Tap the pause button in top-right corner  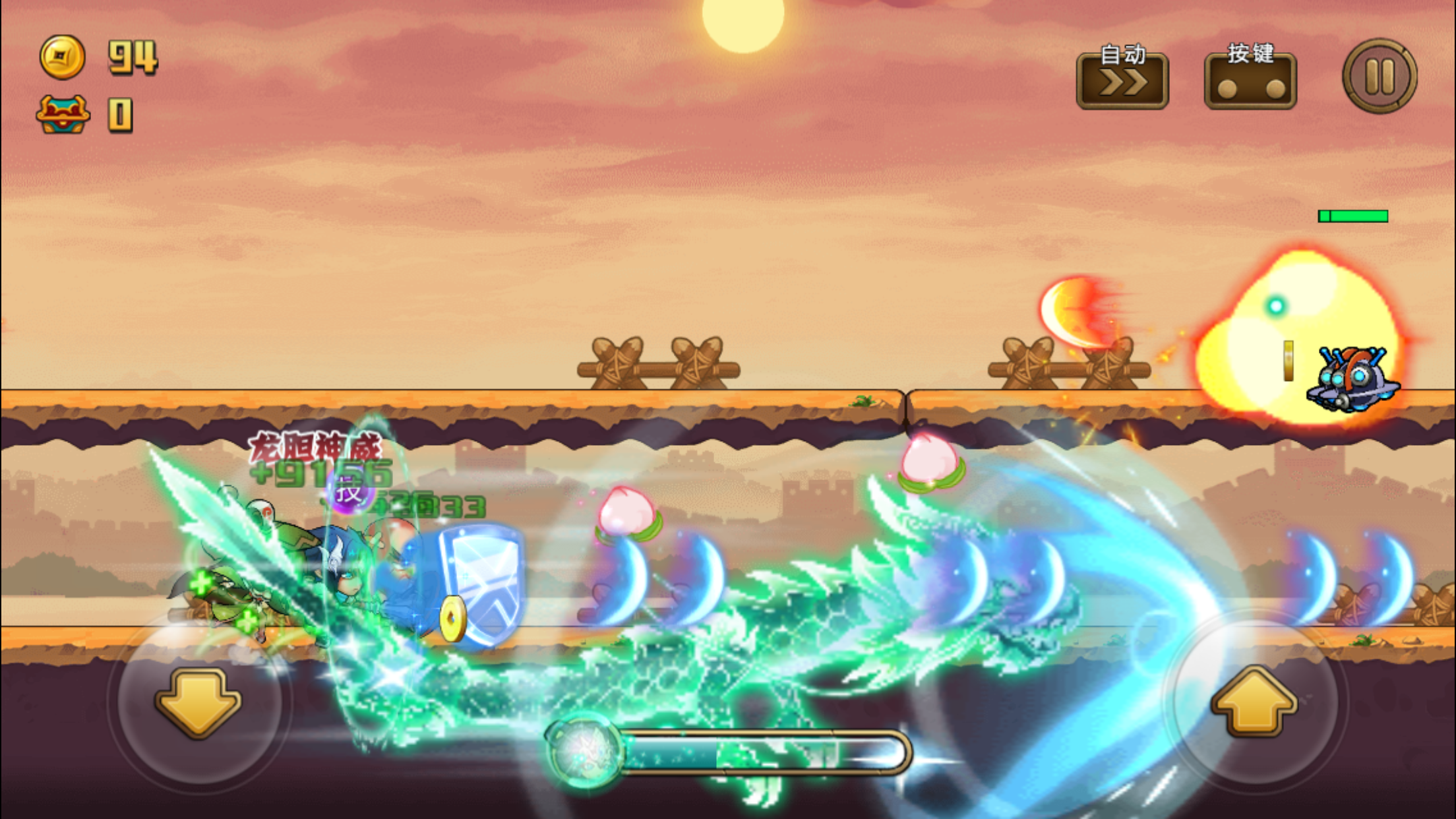click(1378, 76)
